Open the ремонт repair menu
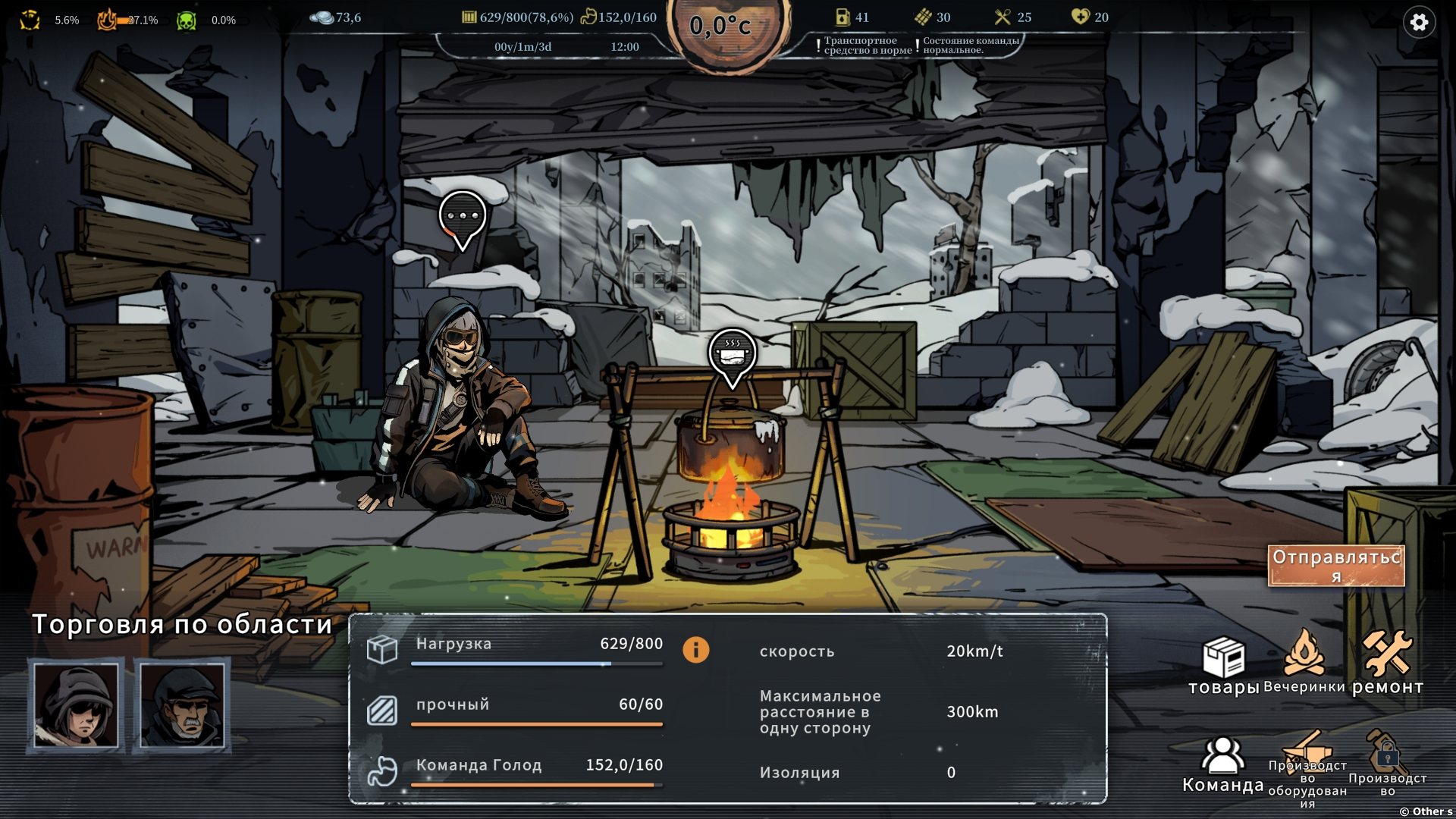The height and width of the screenshot is (819, 1456). (x=1387, y=662)
